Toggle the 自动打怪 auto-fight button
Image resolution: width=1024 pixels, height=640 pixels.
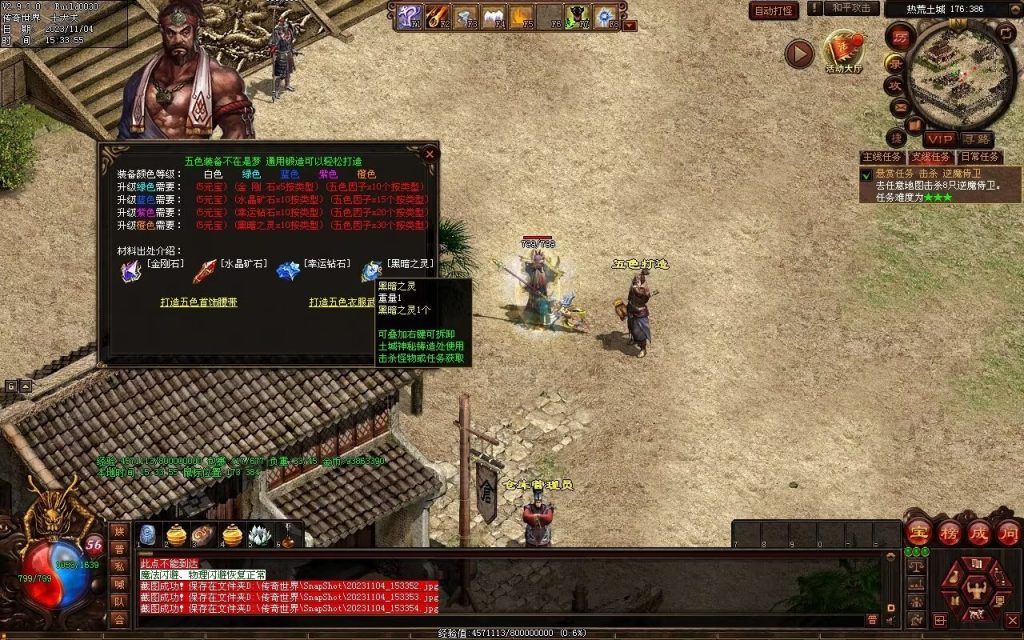(x=774, y=10)
